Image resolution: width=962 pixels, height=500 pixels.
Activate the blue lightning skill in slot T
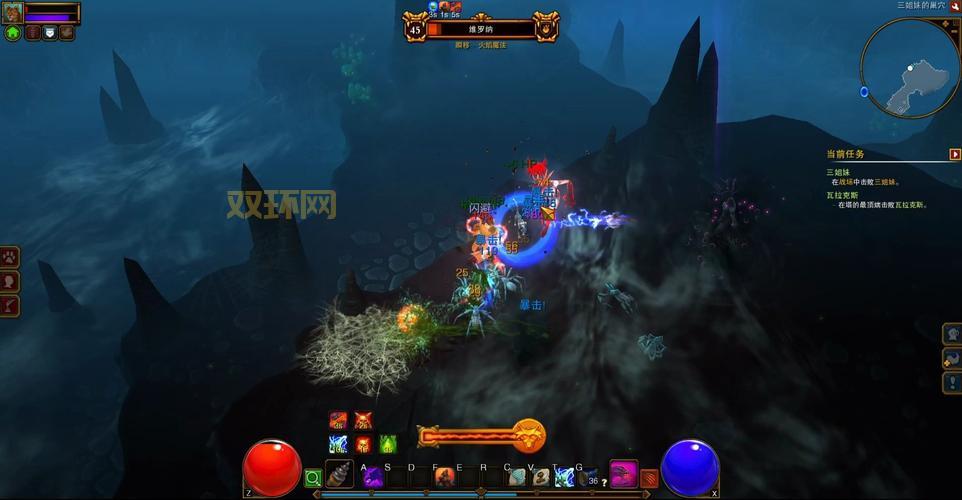(564, 477)
